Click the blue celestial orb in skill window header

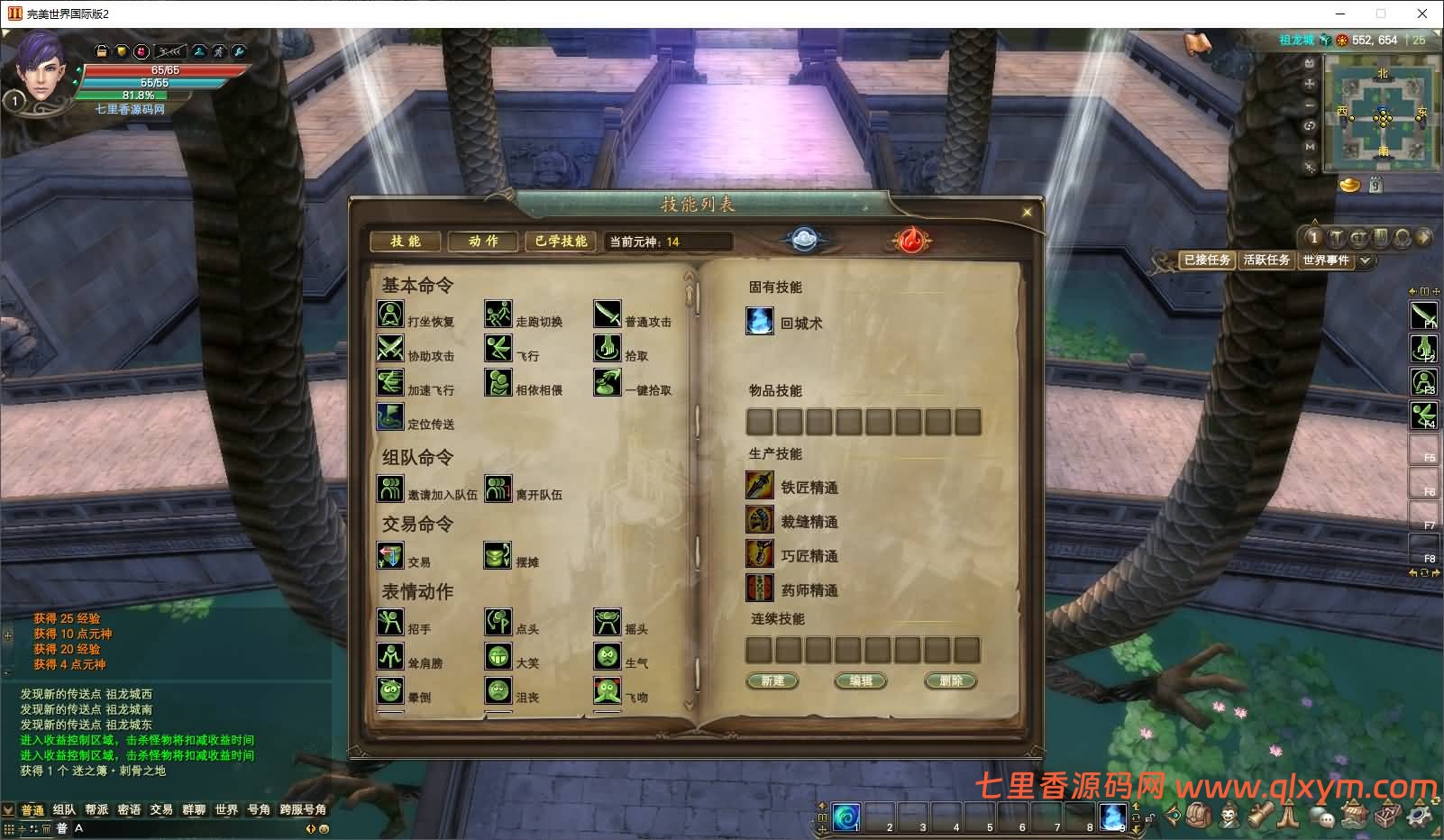coord(805,238)
